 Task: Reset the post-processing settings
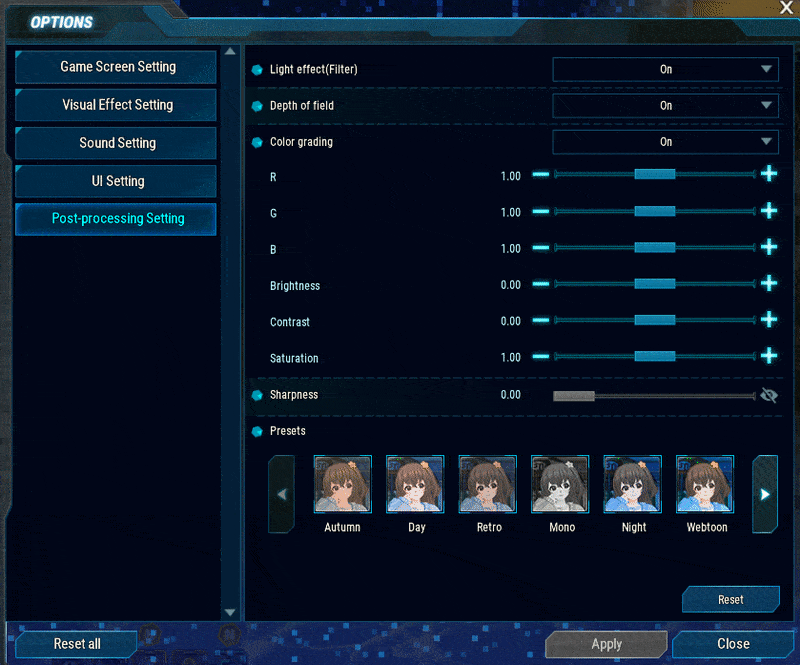click(x=730, y=599)
